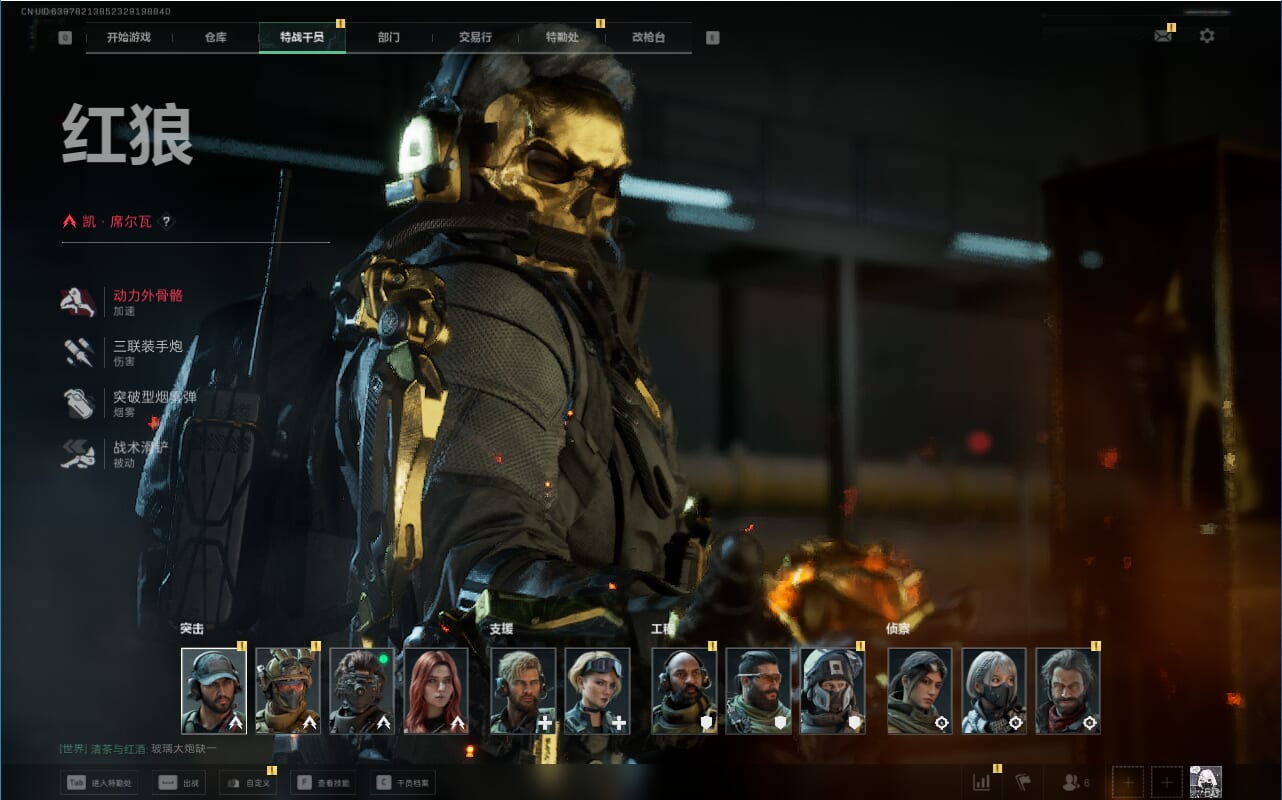Select the 特勤处 tab
This screenshot has height=800, width=1282.
pos(562,38)
